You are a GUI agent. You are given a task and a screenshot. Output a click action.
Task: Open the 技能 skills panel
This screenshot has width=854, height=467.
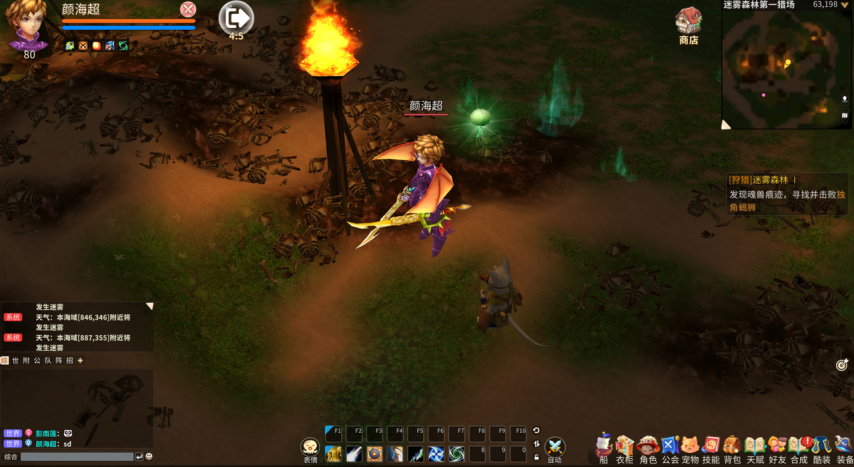(711, 446)
